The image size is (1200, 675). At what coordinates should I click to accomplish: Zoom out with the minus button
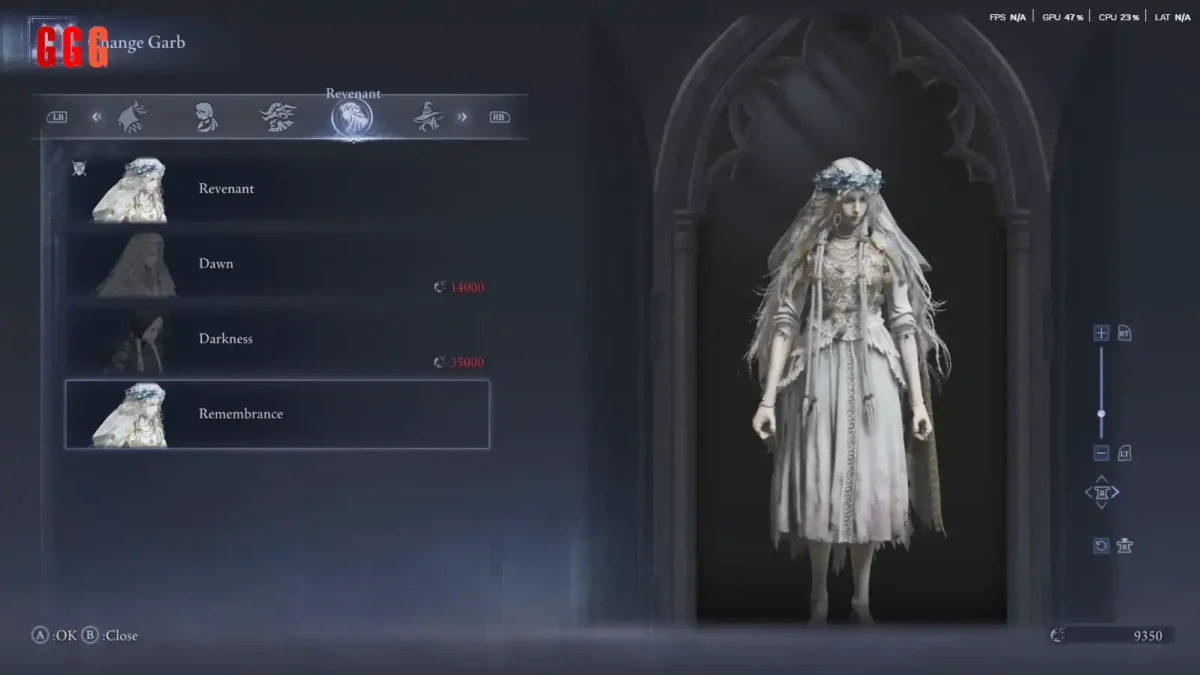1101,453
